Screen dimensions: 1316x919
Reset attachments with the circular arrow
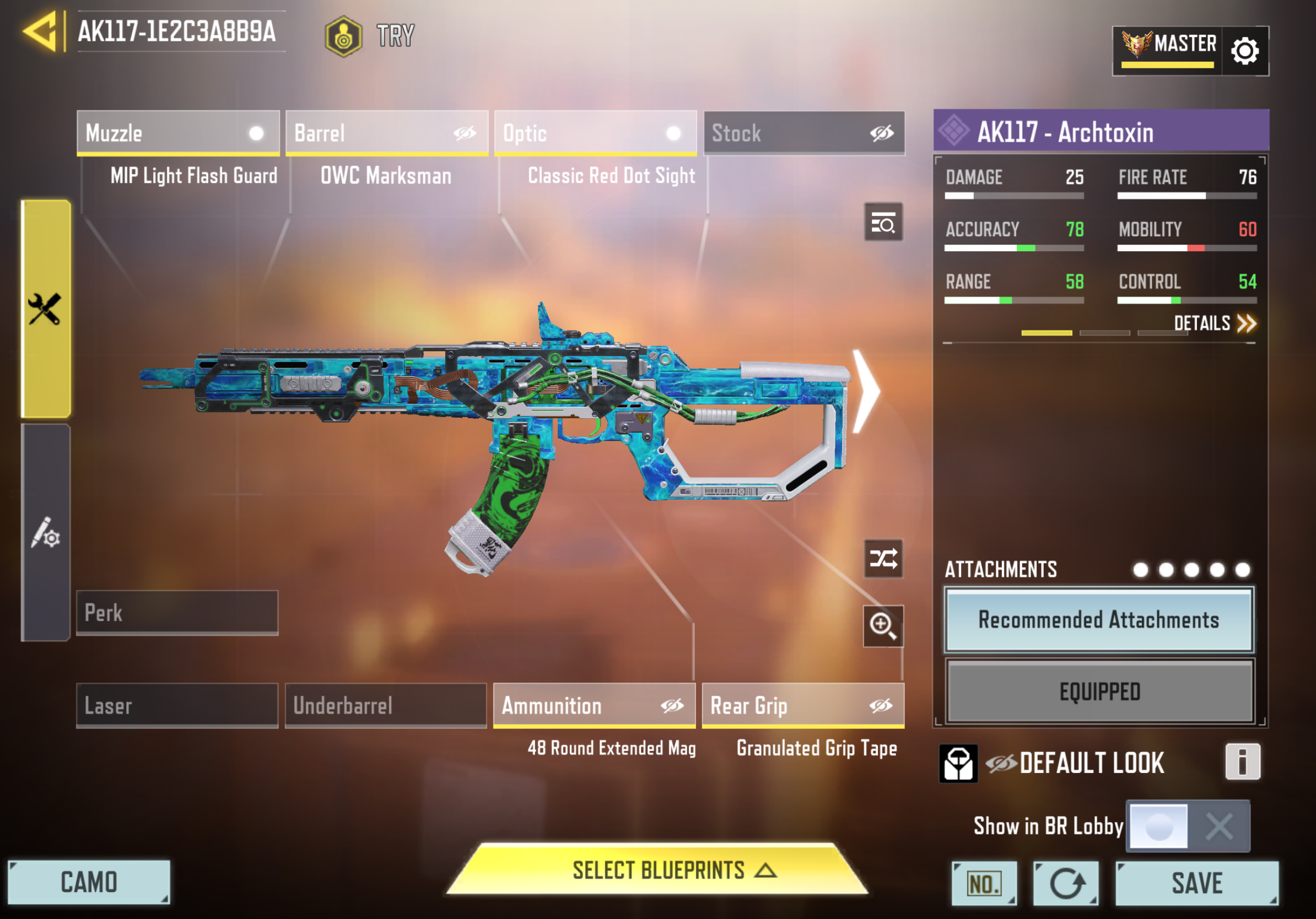(1065, 883)
